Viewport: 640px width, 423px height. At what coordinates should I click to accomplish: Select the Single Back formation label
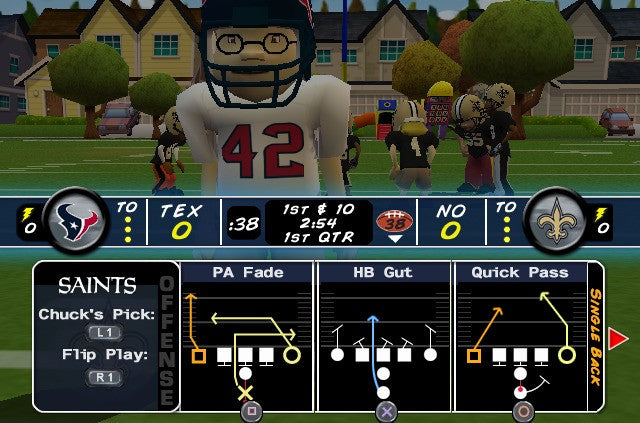click(595, 336)
